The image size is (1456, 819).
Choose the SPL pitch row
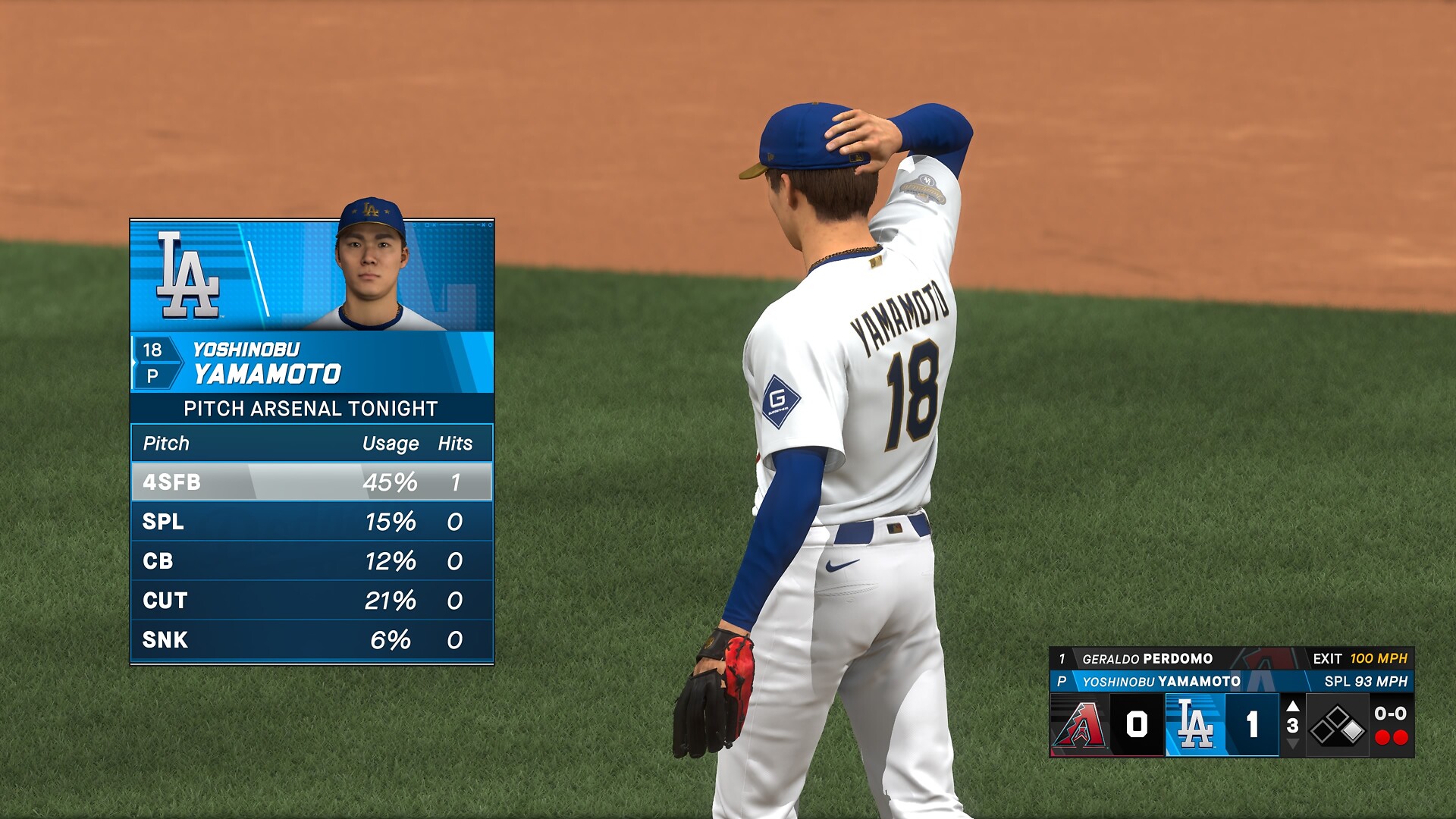coord(312,522)
